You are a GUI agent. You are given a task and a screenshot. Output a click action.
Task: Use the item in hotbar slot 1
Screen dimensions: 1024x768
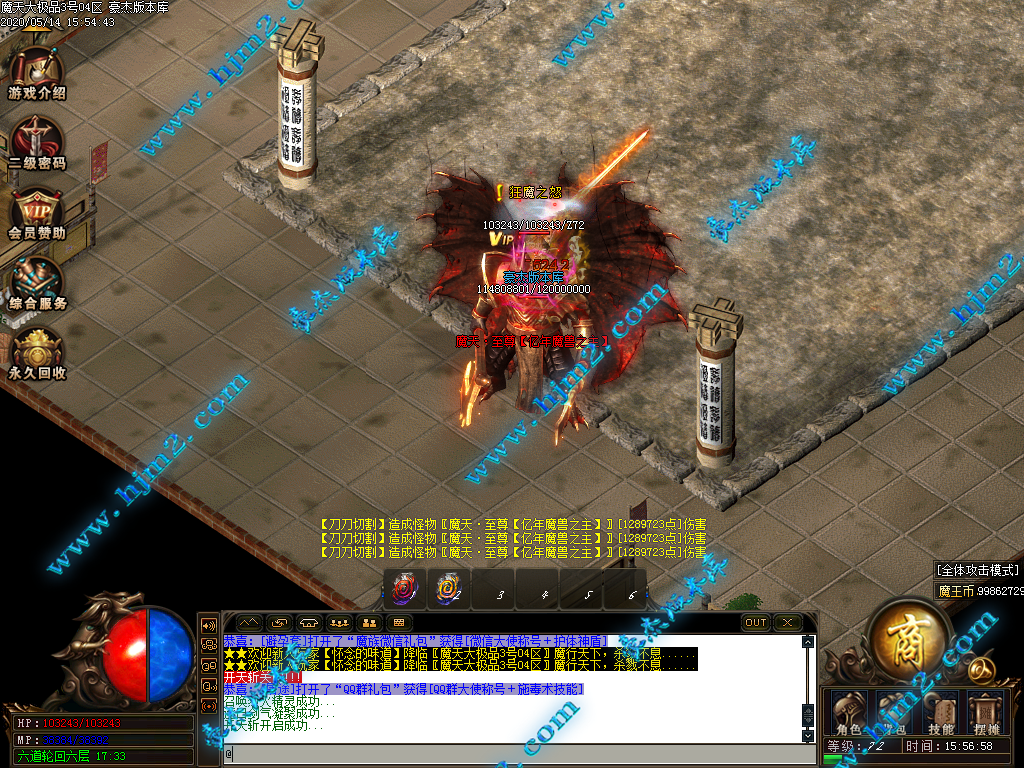point(405,589)
